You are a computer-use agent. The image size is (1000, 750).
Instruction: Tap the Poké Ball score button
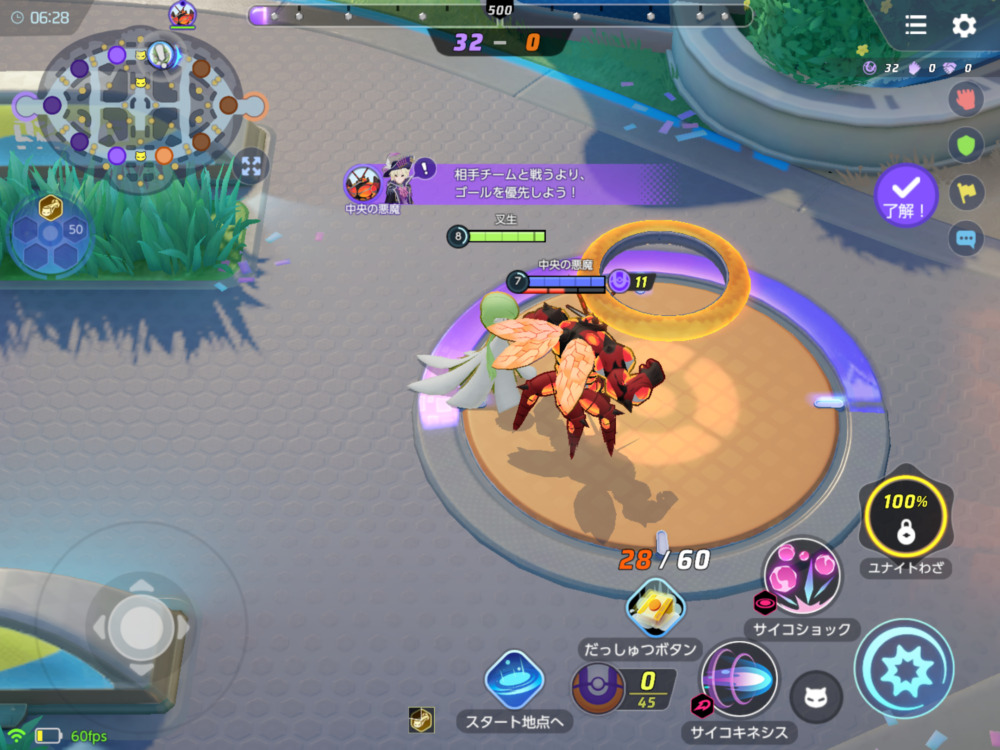coord(599,689)
